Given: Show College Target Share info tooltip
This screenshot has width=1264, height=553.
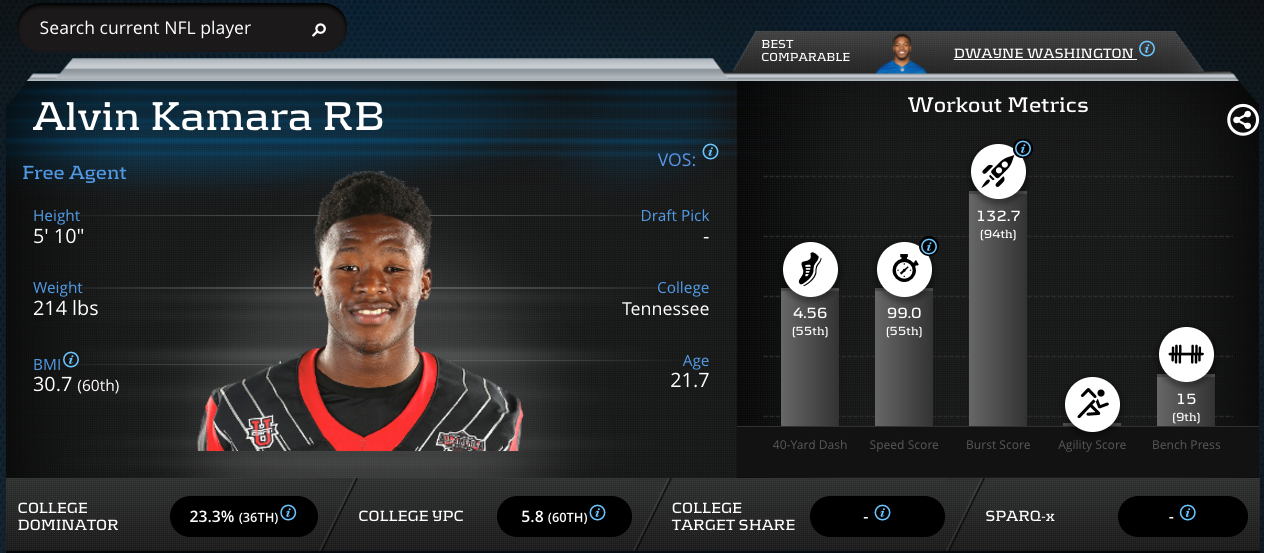Looking at the screenshot, I should pos(882,513).
